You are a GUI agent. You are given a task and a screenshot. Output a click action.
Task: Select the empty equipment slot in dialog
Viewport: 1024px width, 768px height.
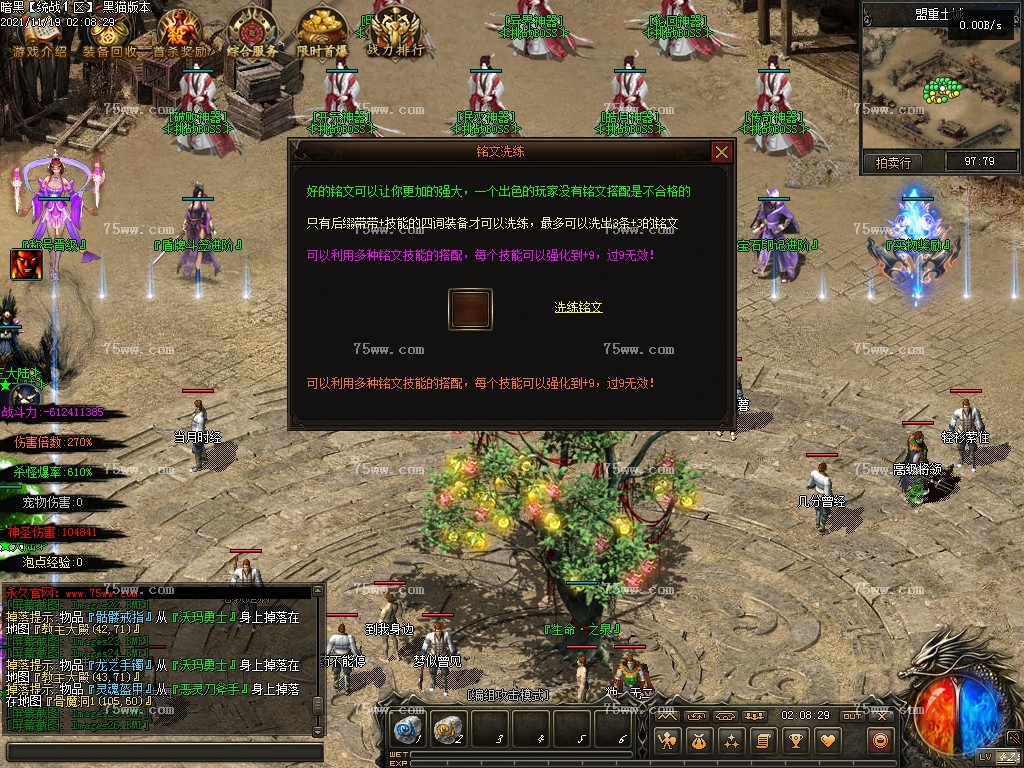point(470,310)
